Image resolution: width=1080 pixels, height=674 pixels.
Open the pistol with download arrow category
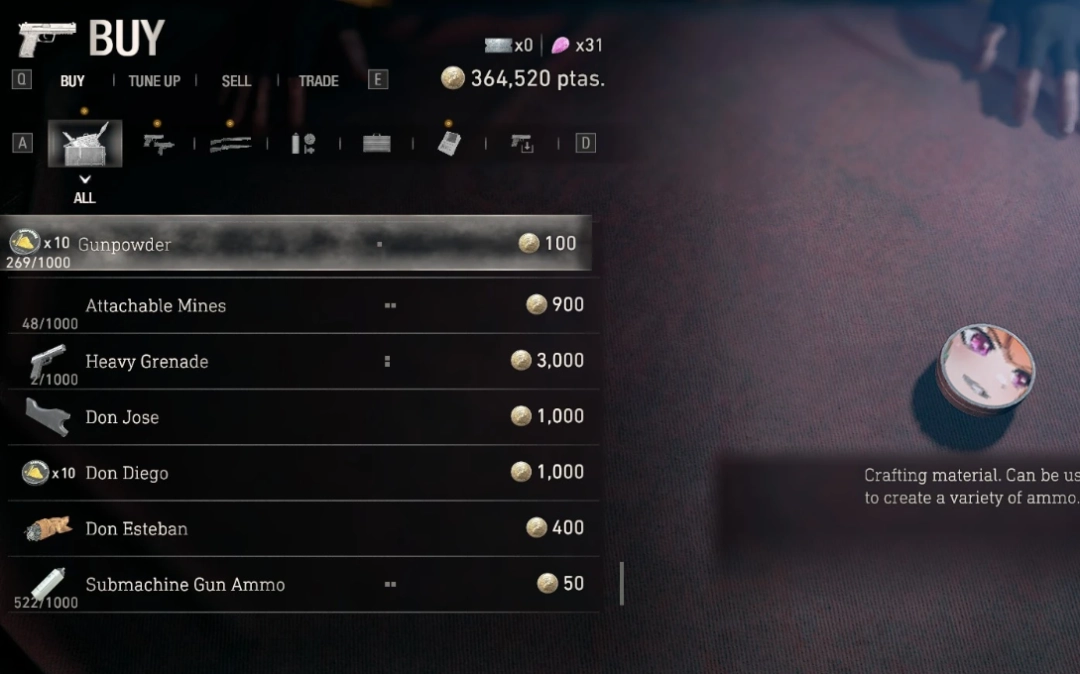pyautogui.click(x=522, y=144)
